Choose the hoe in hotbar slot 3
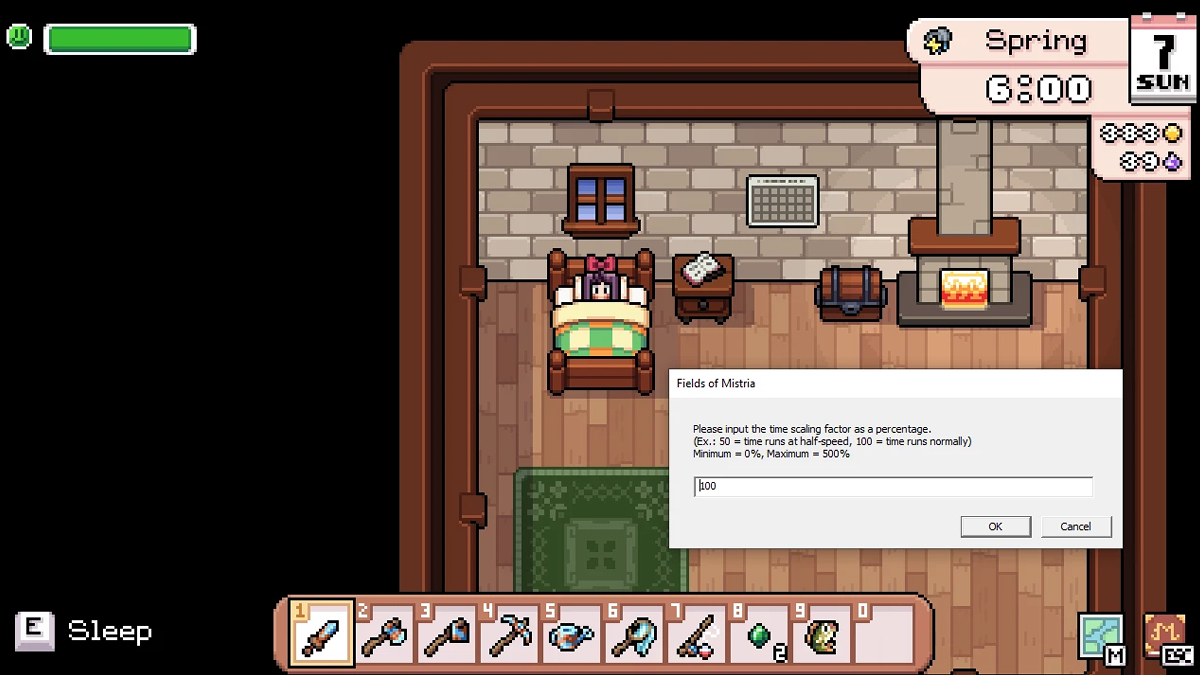The image size is (1200, 675). (x=446, y=634)
